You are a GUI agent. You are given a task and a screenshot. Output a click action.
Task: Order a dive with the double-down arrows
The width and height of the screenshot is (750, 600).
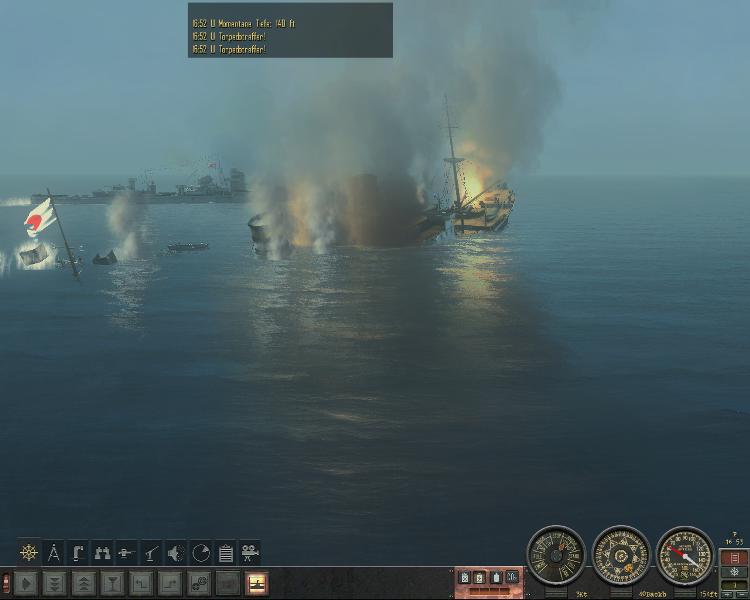click(55, 582)
